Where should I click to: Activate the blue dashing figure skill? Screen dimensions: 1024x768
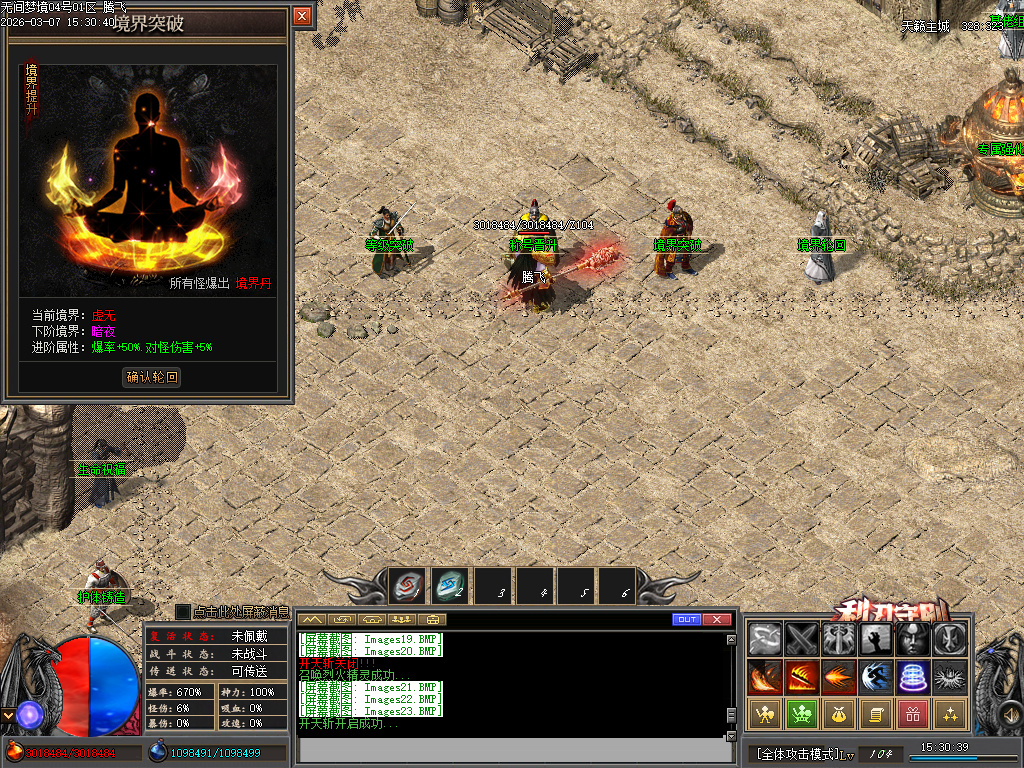click(876, 677)
